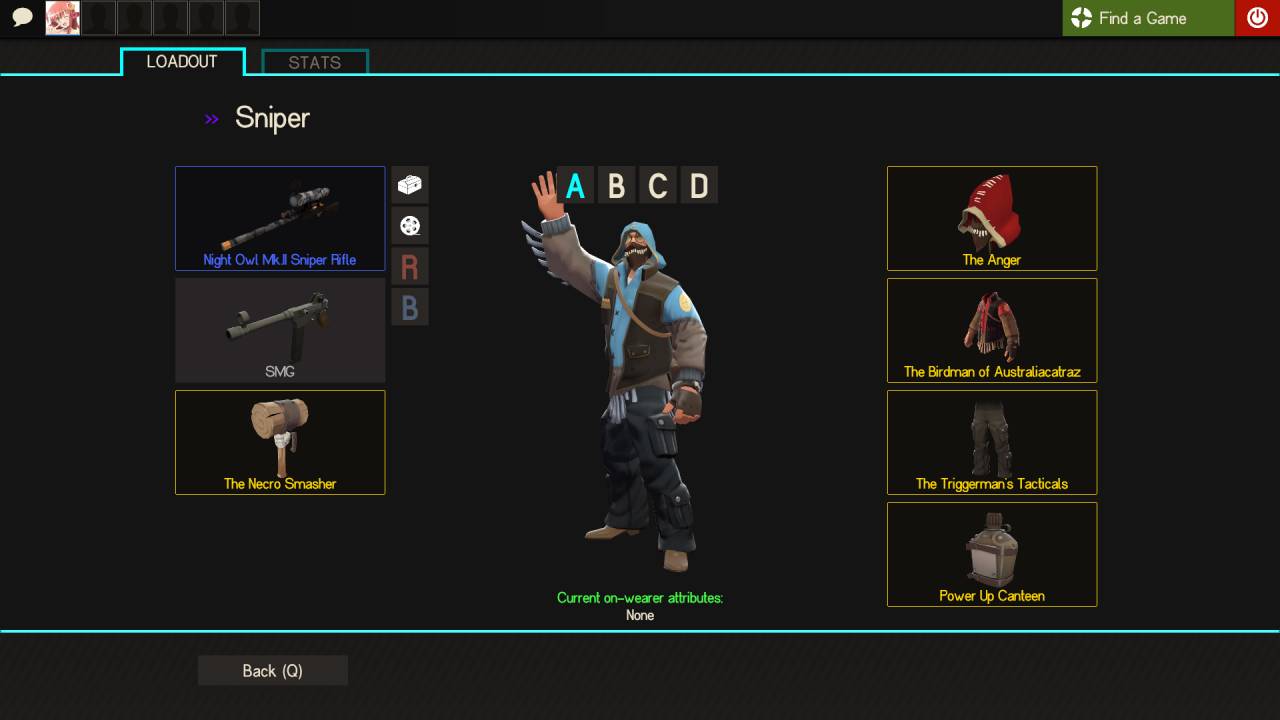Viewport: 1280px width, 720px height.
Task: Switch to loadout preset A
Action: coord(575,186)
